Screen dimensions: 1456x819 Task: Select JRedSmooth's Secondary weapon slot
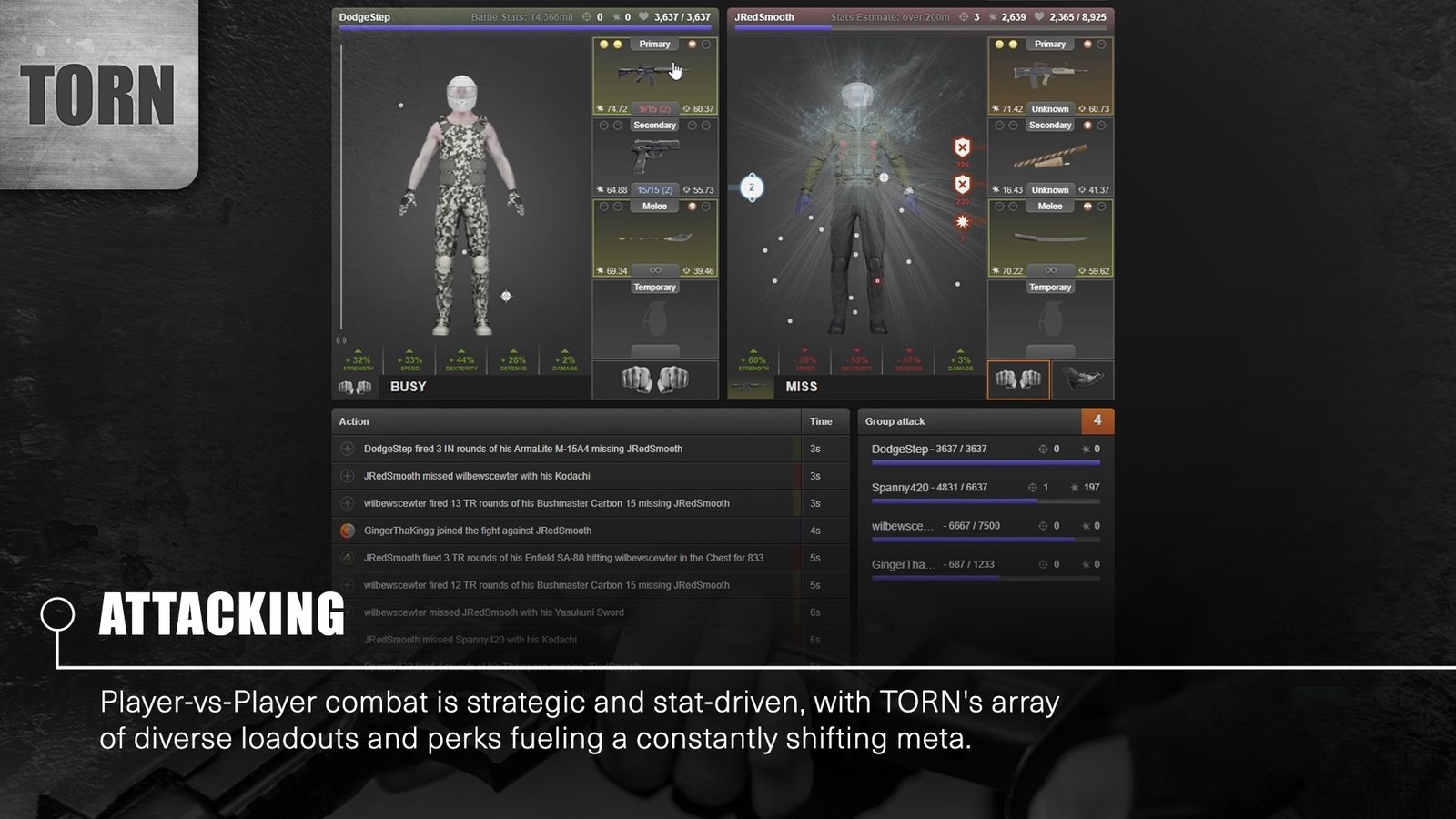[1050, 157]
